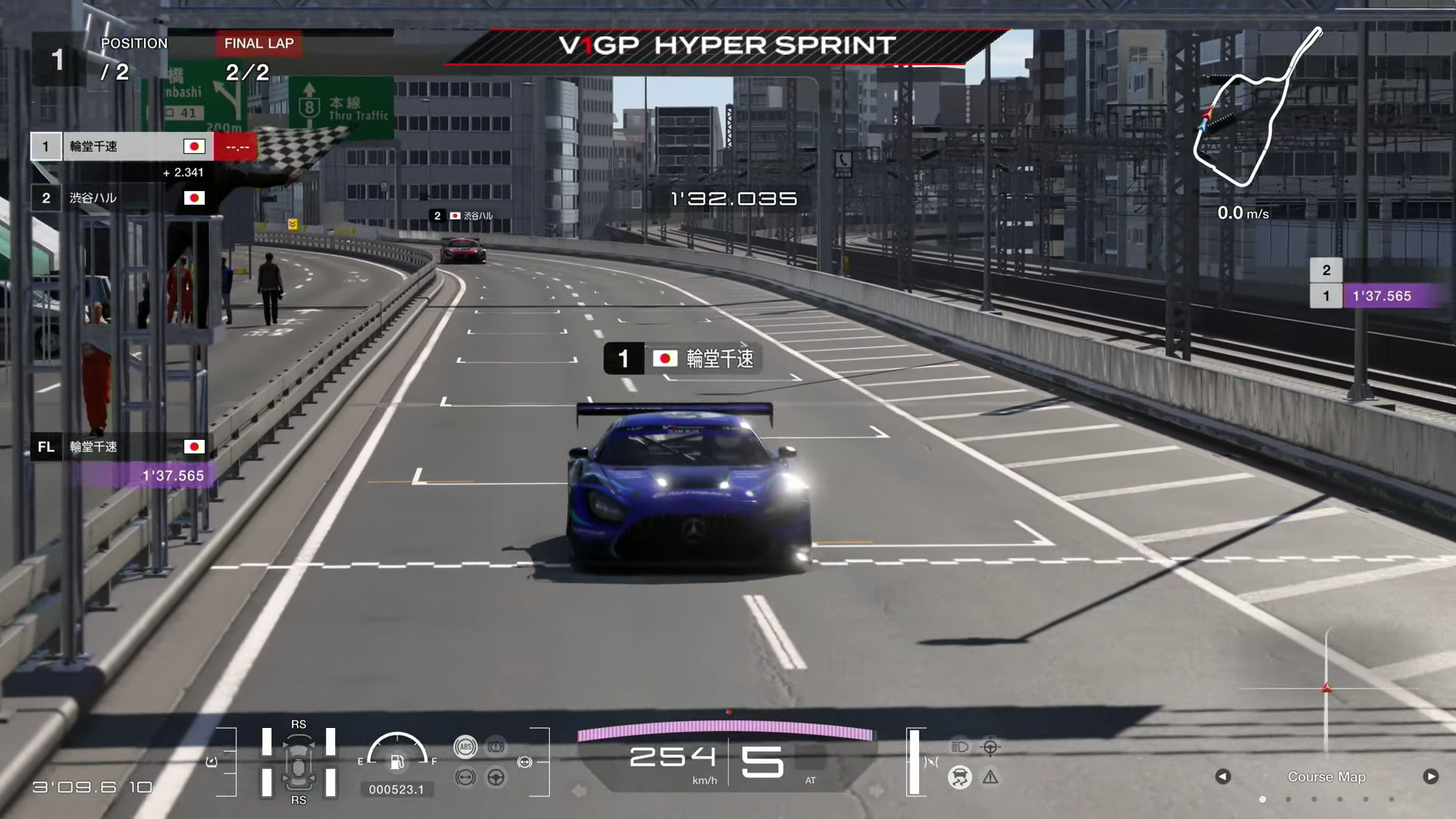Switch to the next MFD panel with right arrow
The height and width of the screenshot is (819, 1456).
(x=1430, y=777)
